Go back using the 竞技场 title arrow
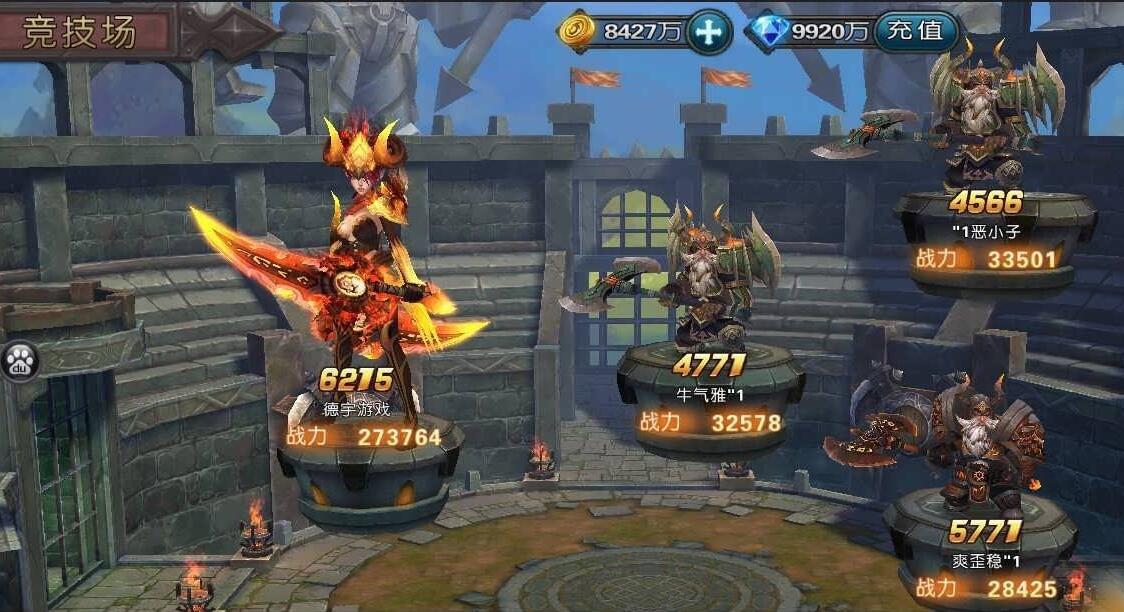1124x612 pixels. click(228, 32)
